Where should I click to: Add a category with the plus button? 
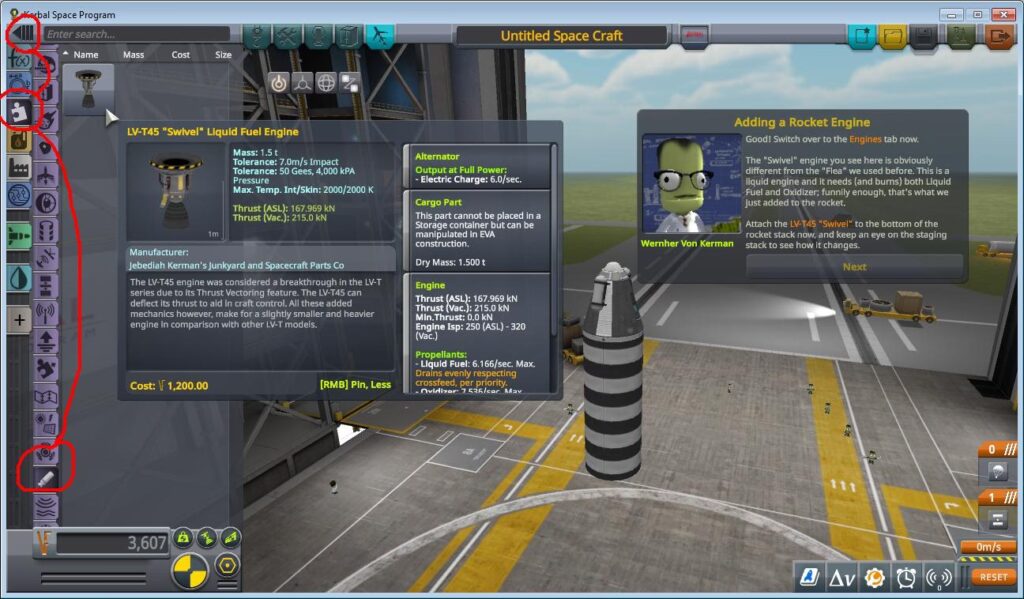coord(19,320)
